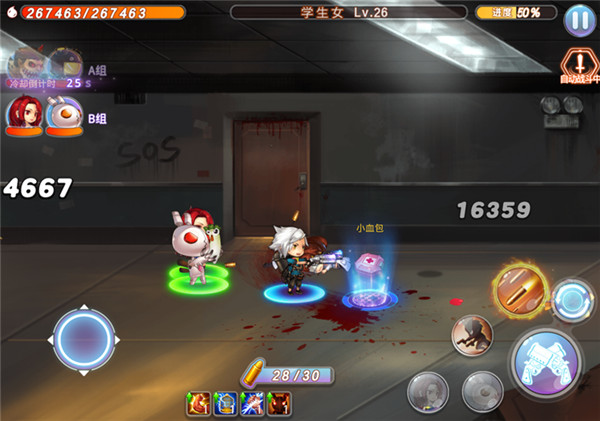Tap the blue armor buff icon
The image size is (600, 421).
point(225,403)
